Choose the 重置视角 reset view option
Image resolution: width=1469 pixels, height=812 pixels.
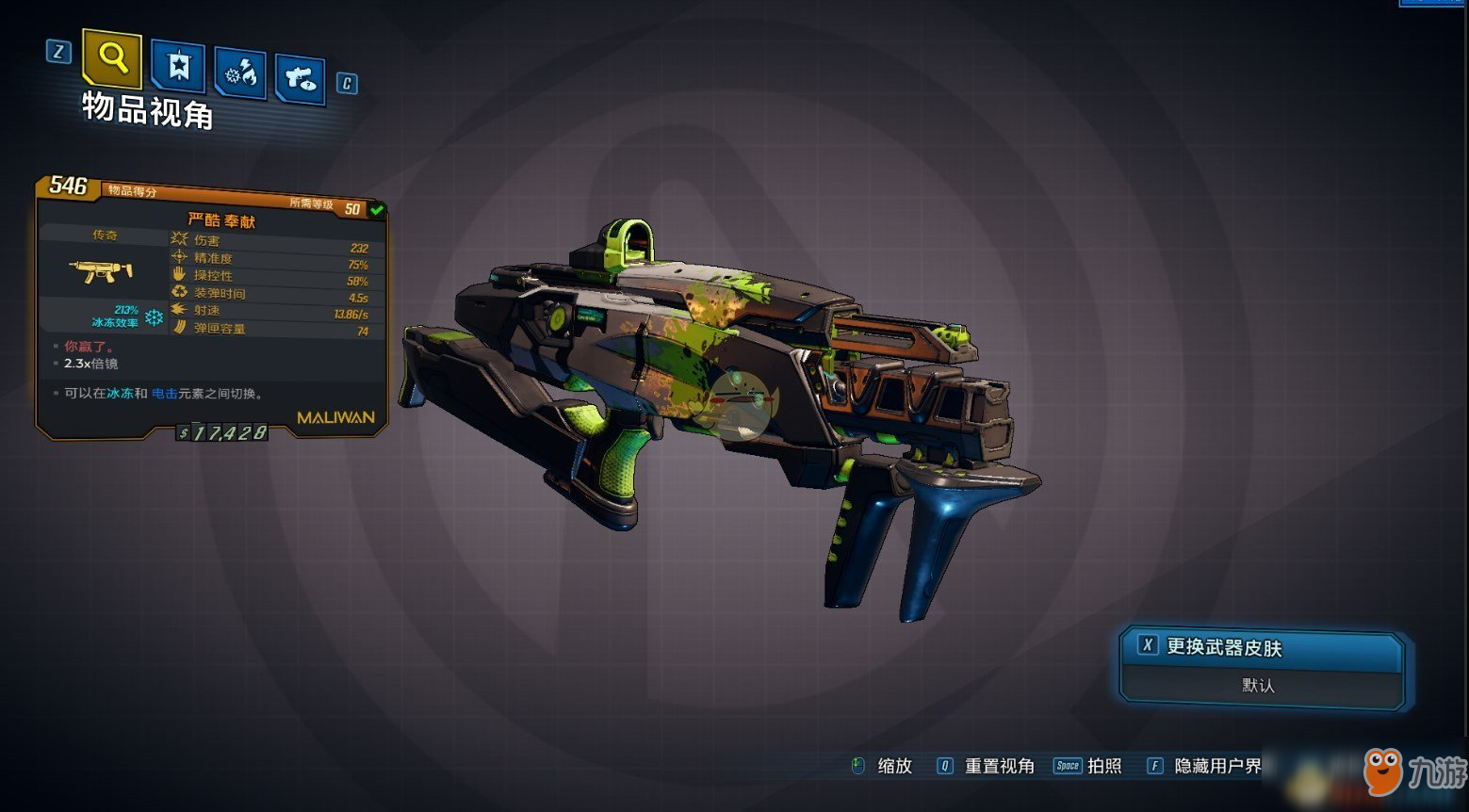(x=998, y=766)
